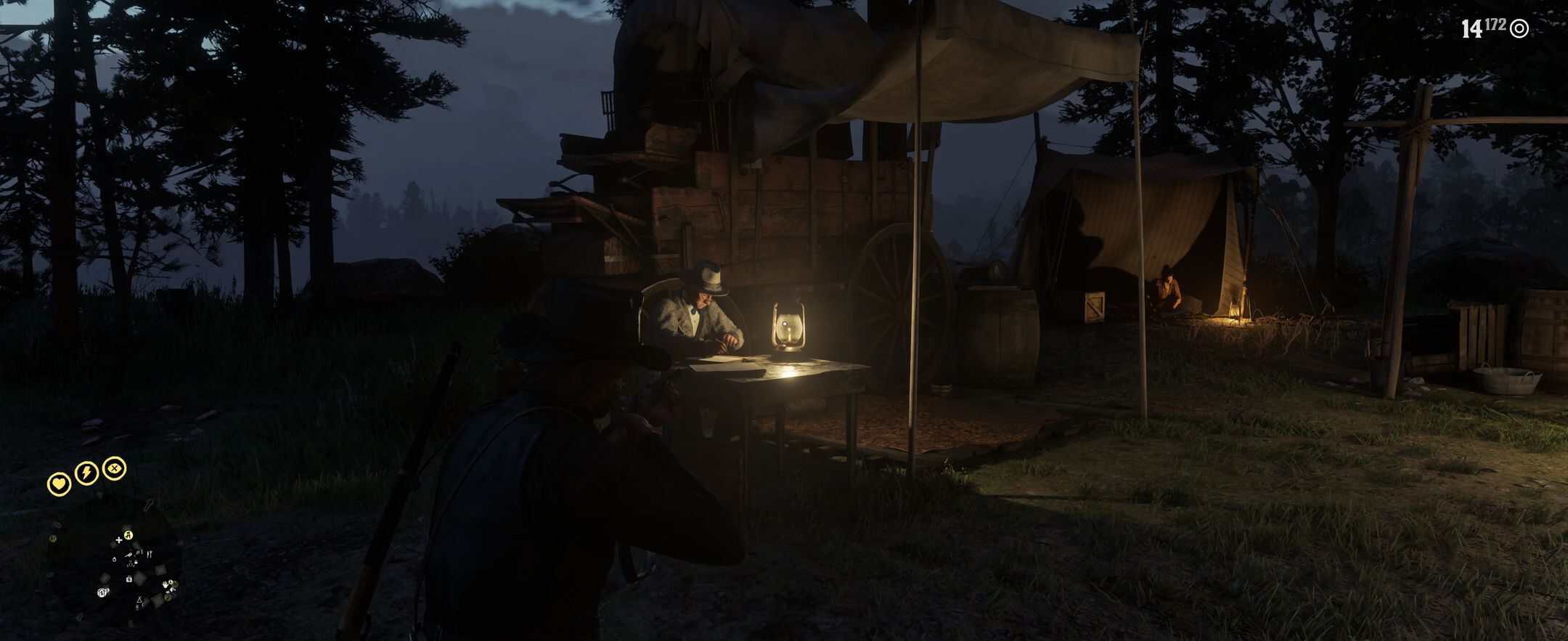Click the fork and knife marker on minimap
The image size is (1568, 641).
150,554
